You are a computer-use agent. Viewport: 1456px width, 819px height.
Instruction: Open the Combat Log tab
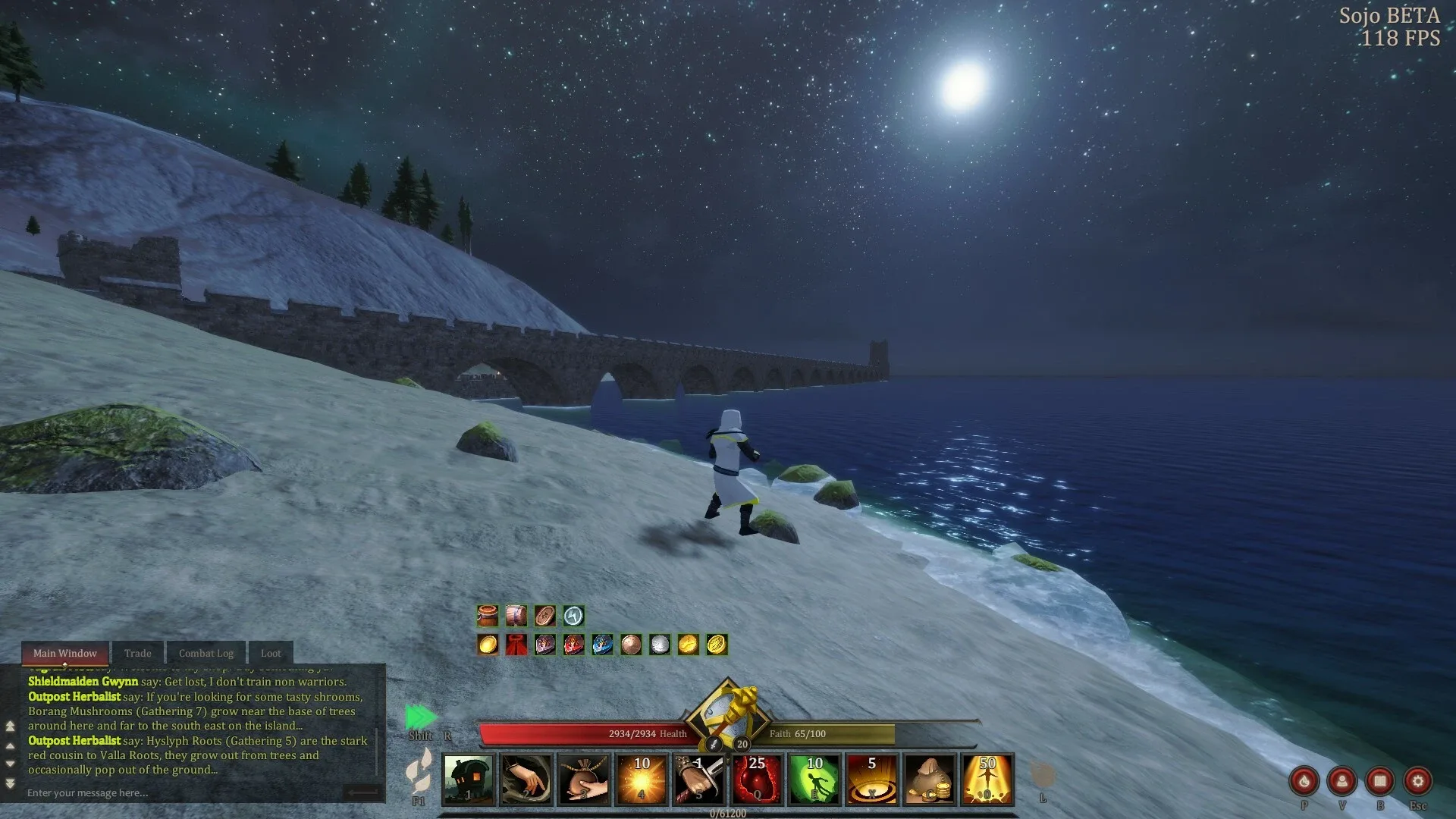coord(206,653)
